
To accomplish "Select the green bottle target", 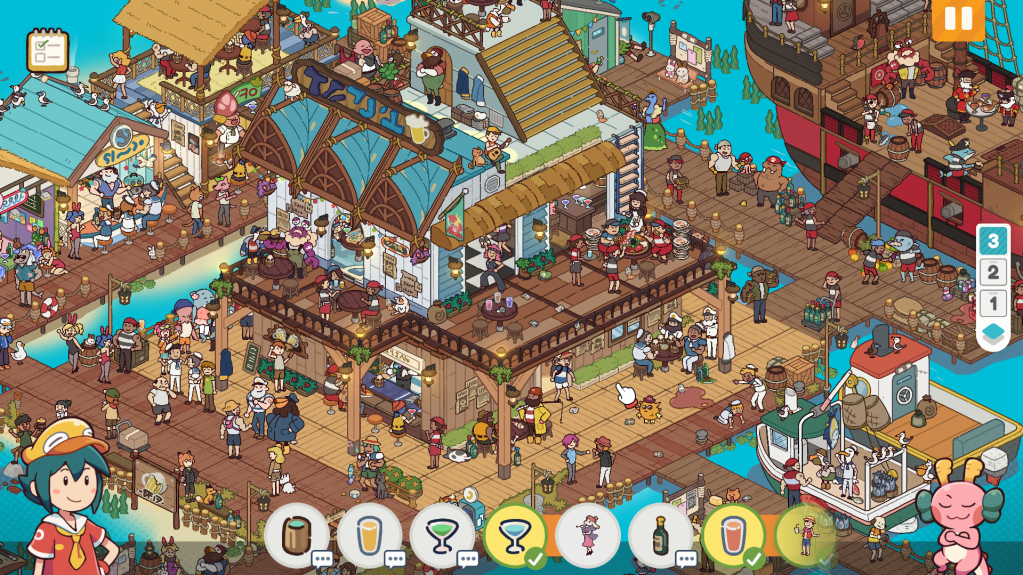I will coord(660,535).
